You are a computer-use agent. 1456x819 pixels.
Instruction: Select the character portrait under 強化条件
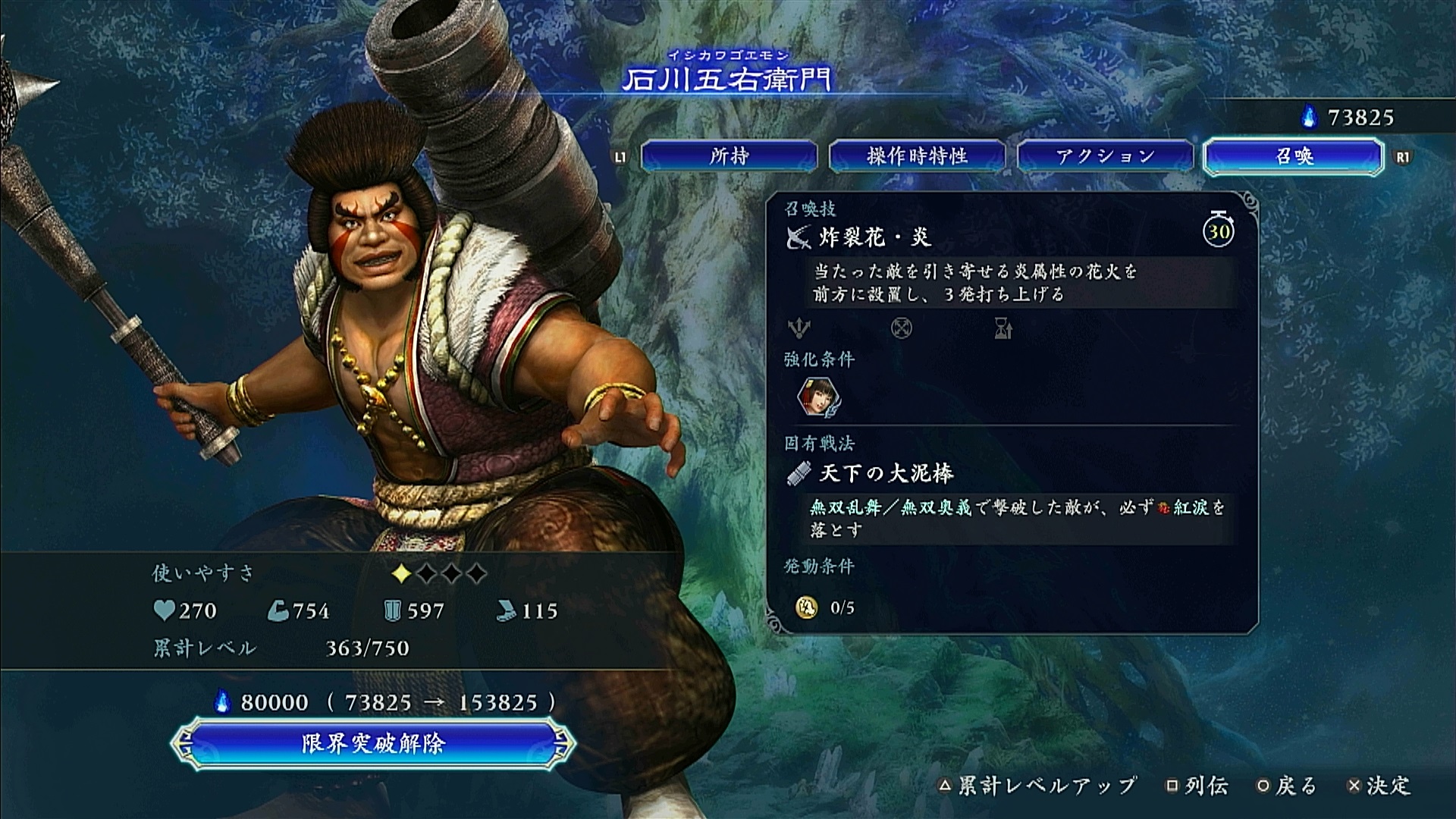818,397
